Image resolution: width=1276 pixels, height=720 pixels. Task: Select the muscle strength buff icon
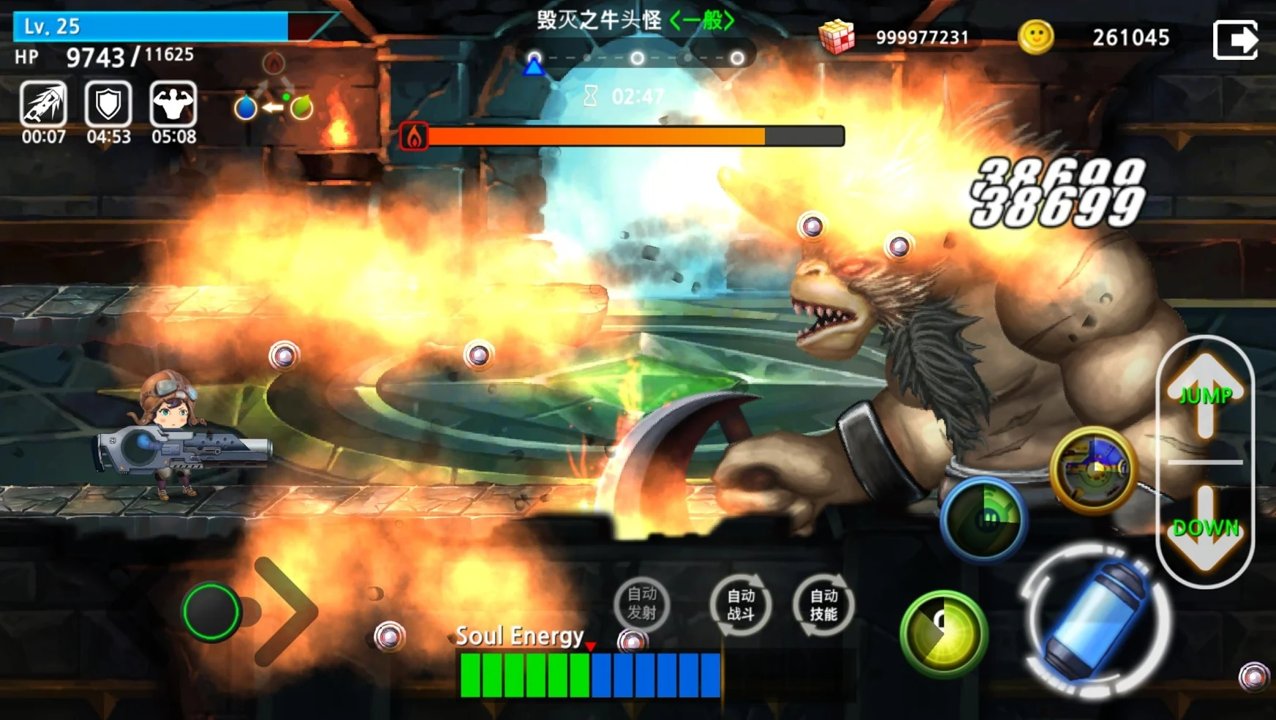pos(173,104)
